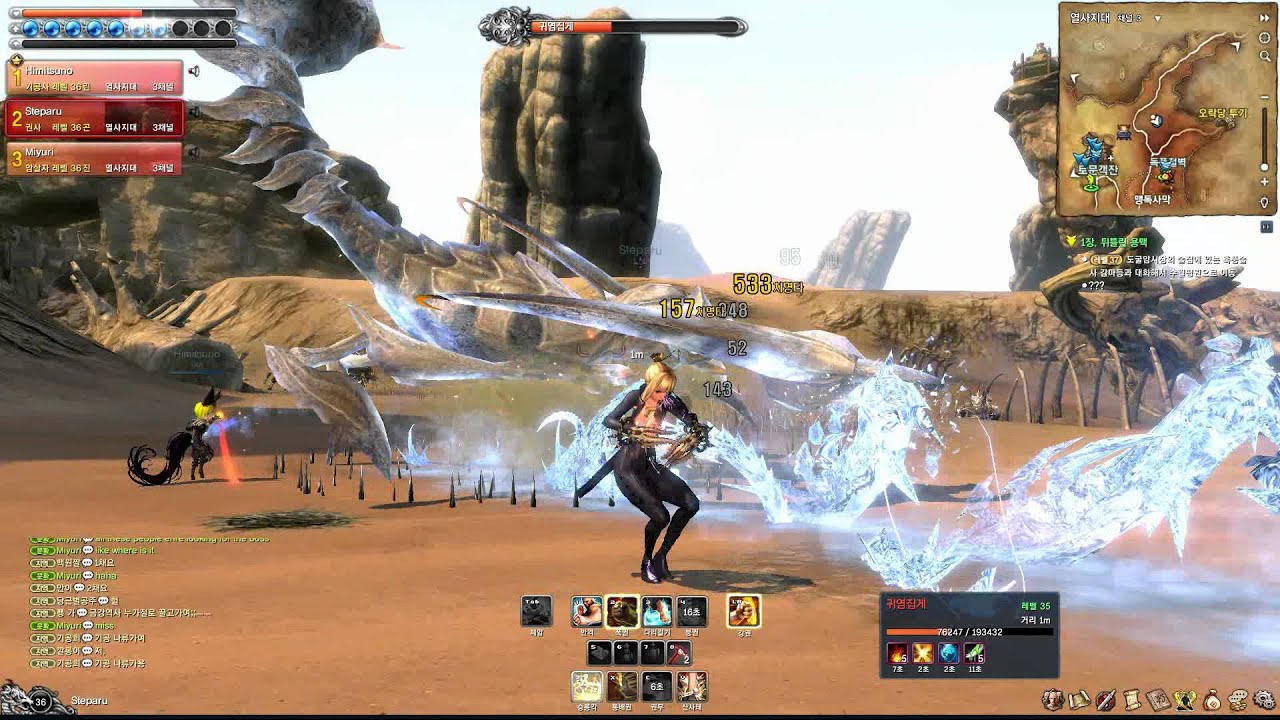Toggle the speaker icon beside Himitsuno

(194, 71)
